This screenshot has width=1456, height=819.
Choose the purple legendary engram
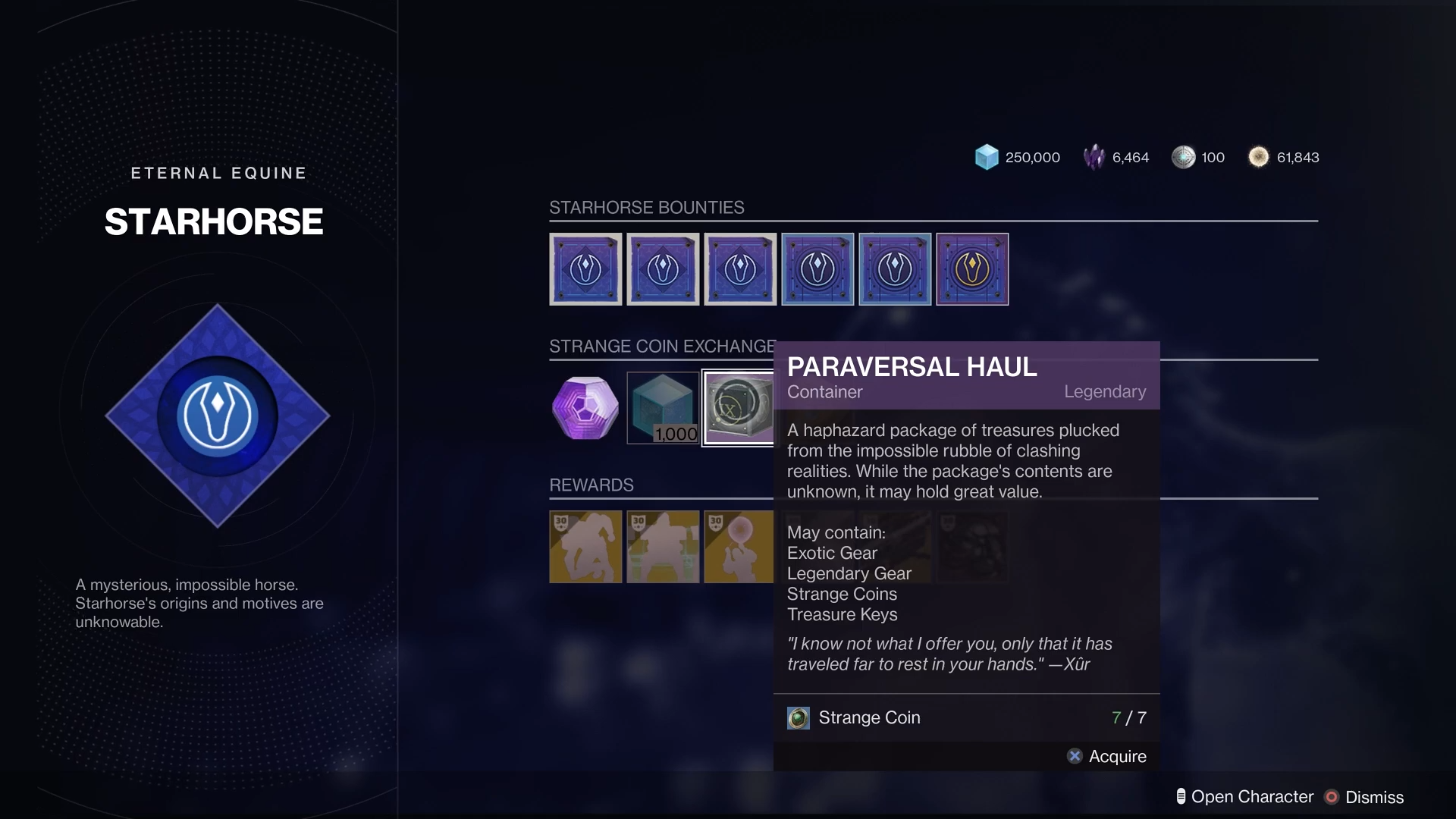pos(585,408)
